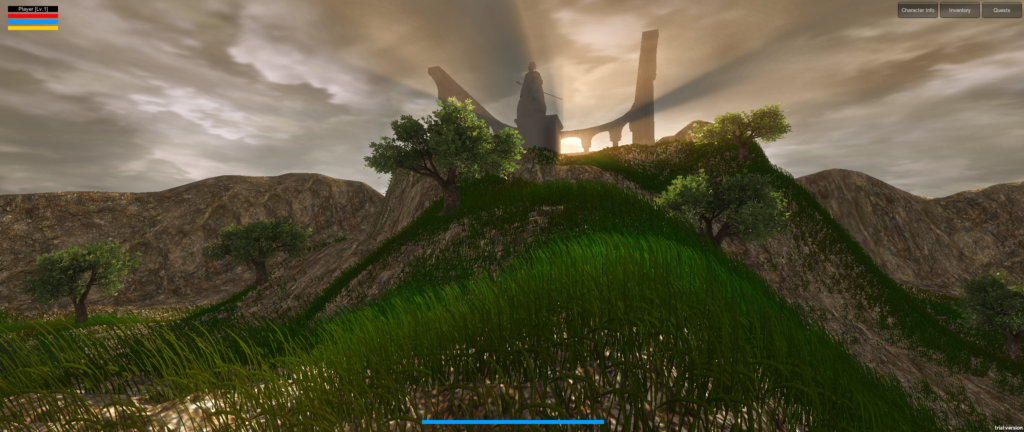
Task: Open the Inventory window
Action: click(960, 10)
